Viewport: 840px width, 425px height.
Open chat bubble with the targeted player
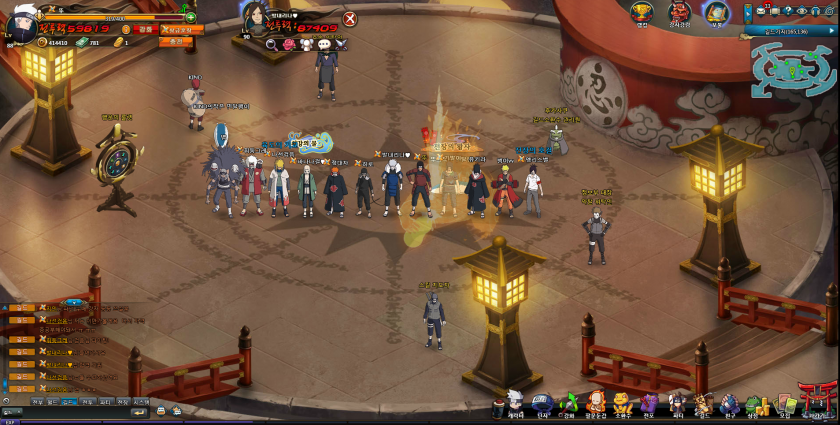(x=323, y=44)
